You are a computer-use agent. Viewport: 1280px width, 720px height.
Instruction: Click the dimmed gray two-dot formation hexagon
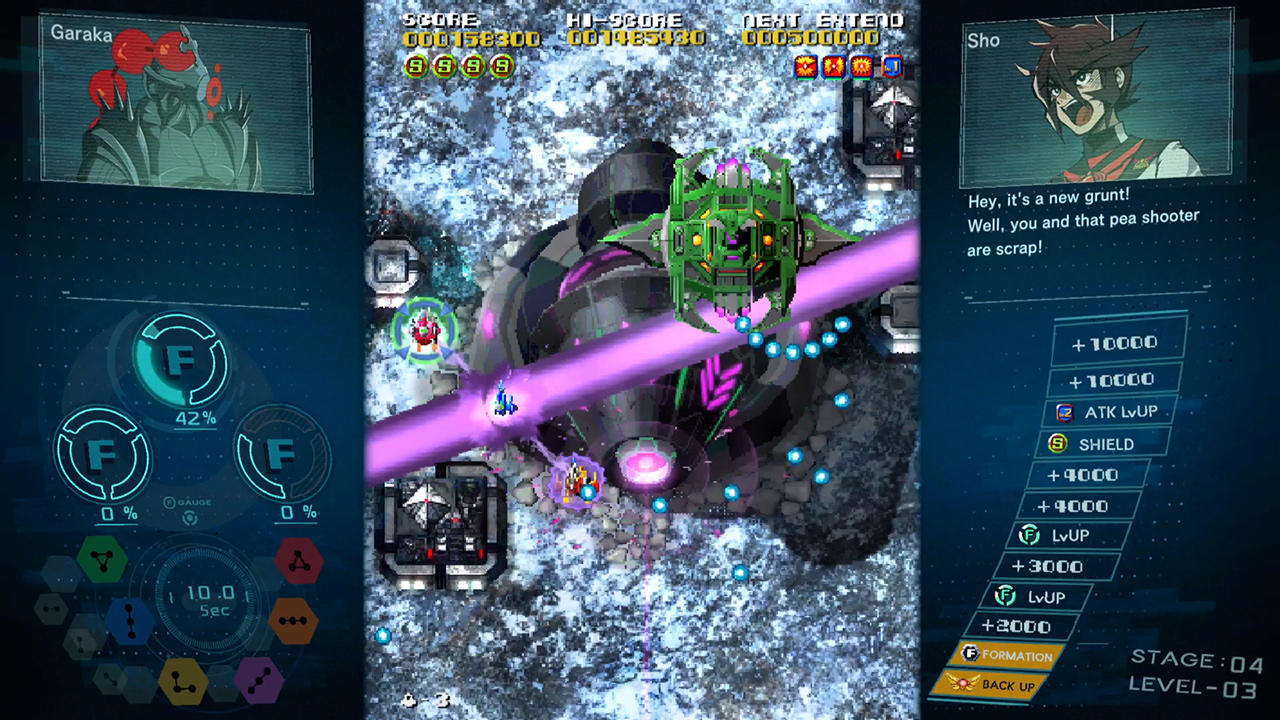pyautogui.click(x=50, y=608)
